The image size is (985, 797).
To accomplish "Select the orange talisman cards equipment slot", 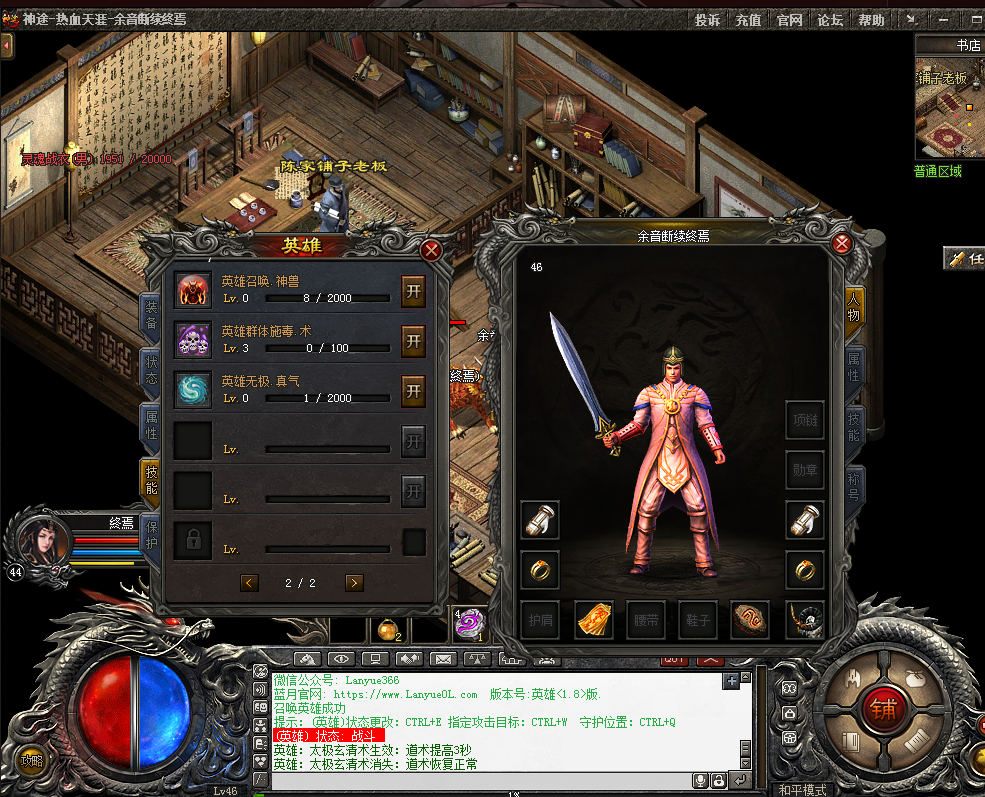I will click(594, 620).
